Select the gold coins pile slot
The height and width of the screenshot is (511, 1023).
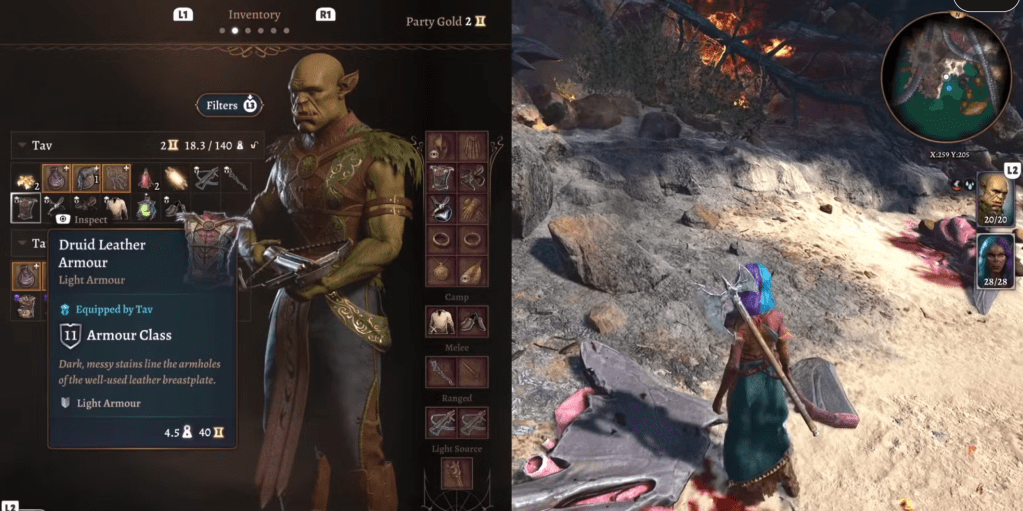point(25,179)
